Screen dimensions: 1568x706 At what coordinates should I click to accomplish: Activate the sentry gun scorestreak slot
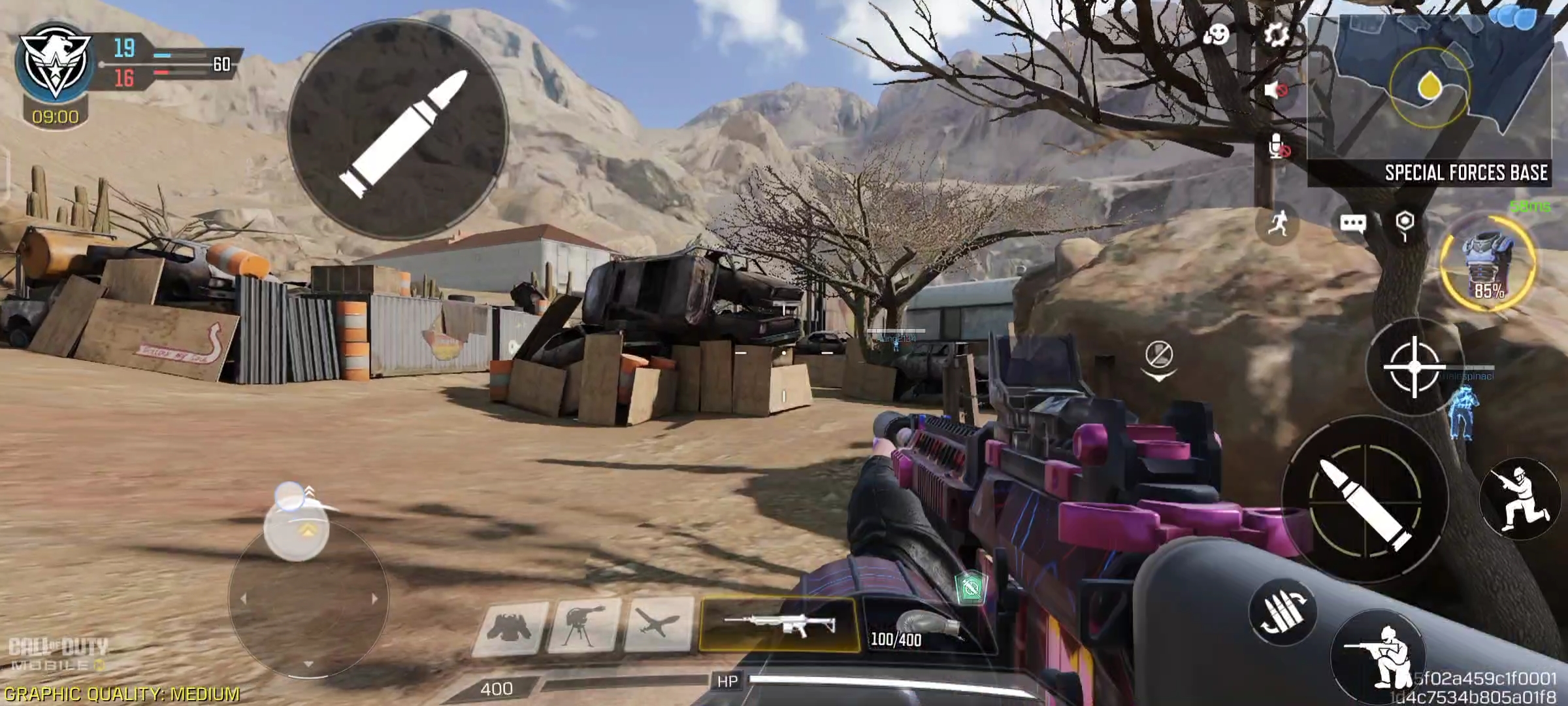tap(583, 626)
